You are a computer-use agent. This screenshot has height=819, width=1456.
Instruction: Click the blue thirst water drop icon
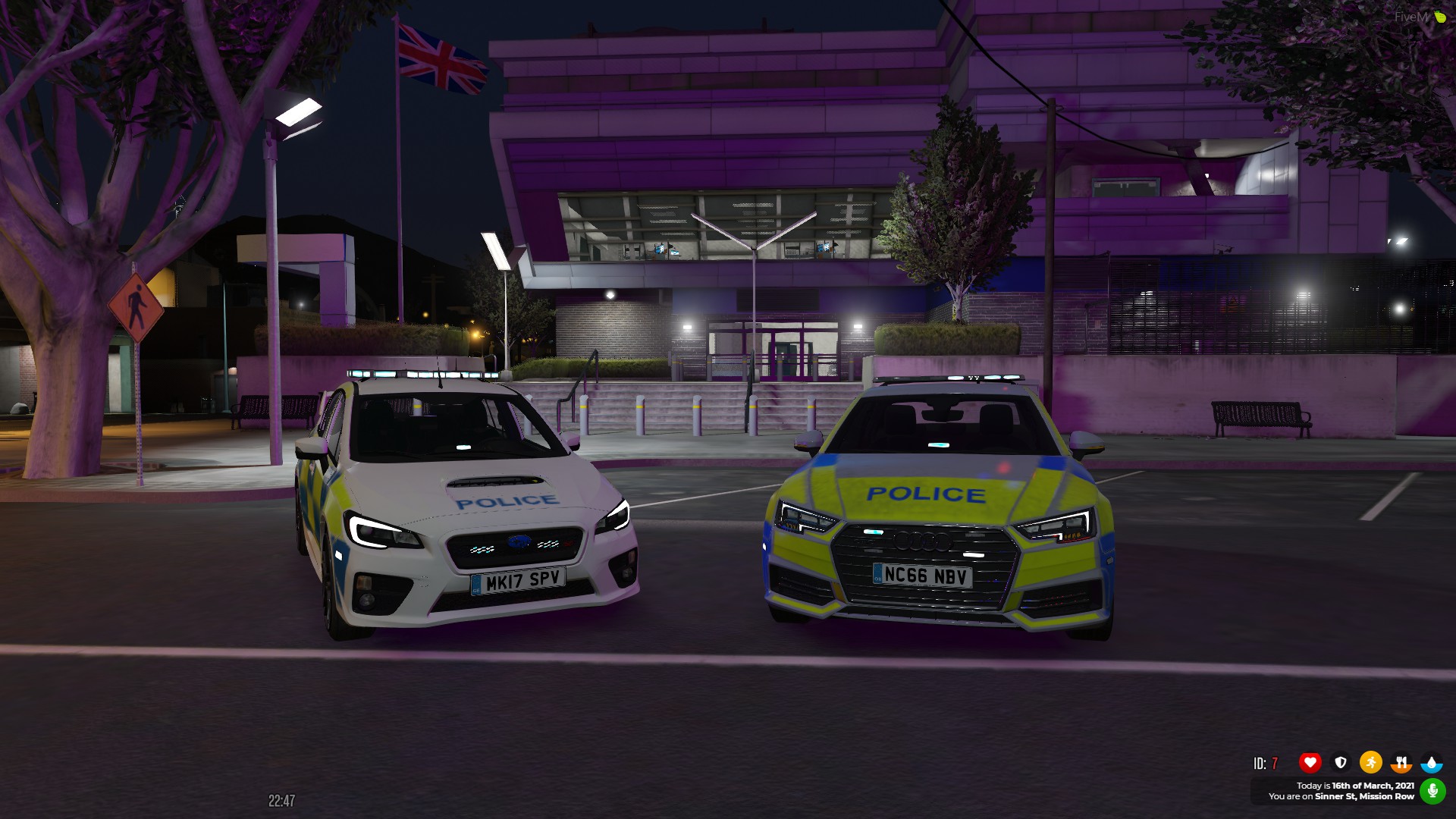click(x=1431, y=762)
